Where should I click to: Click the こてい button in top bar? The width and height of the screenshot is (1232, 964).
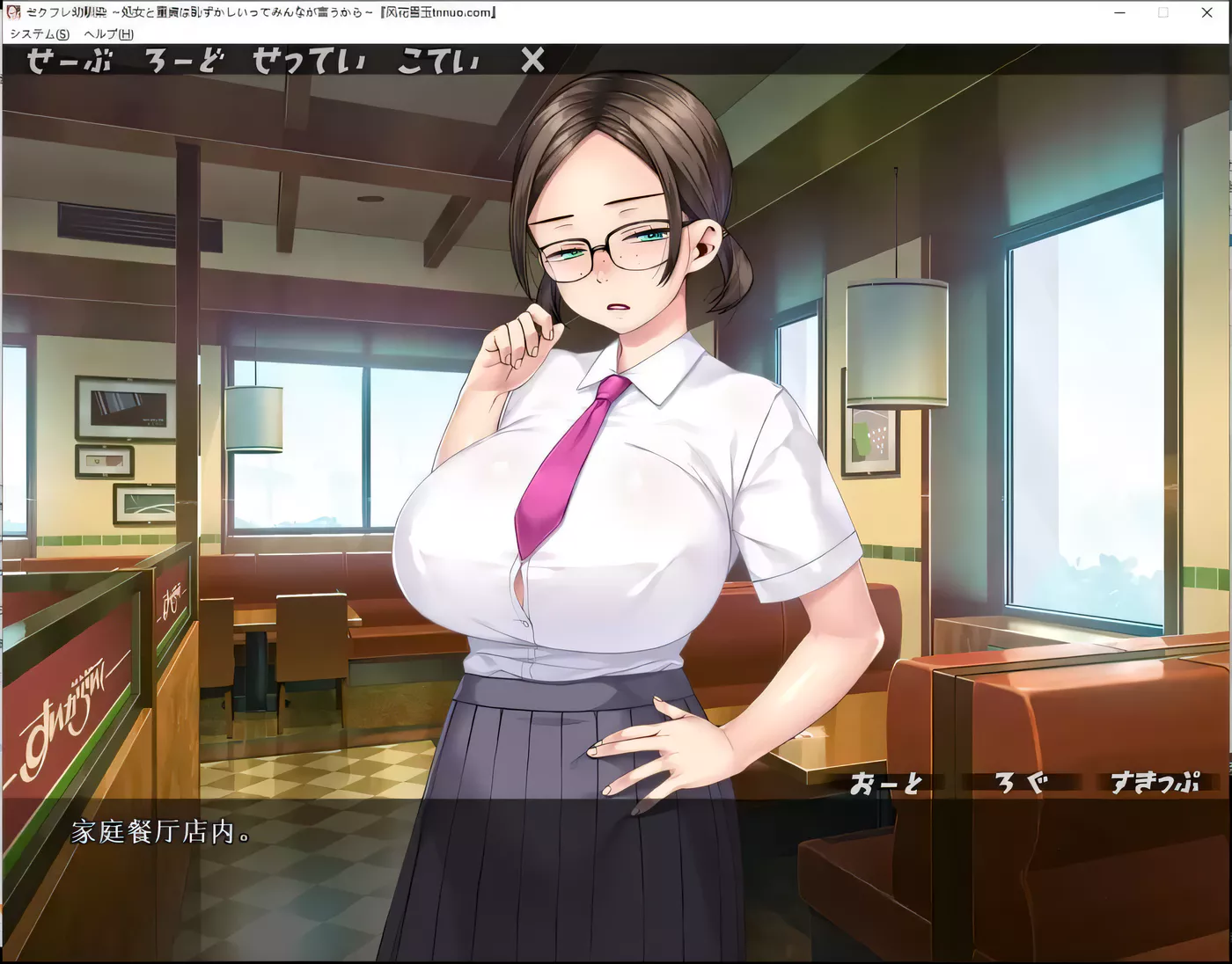pos(438,61)
